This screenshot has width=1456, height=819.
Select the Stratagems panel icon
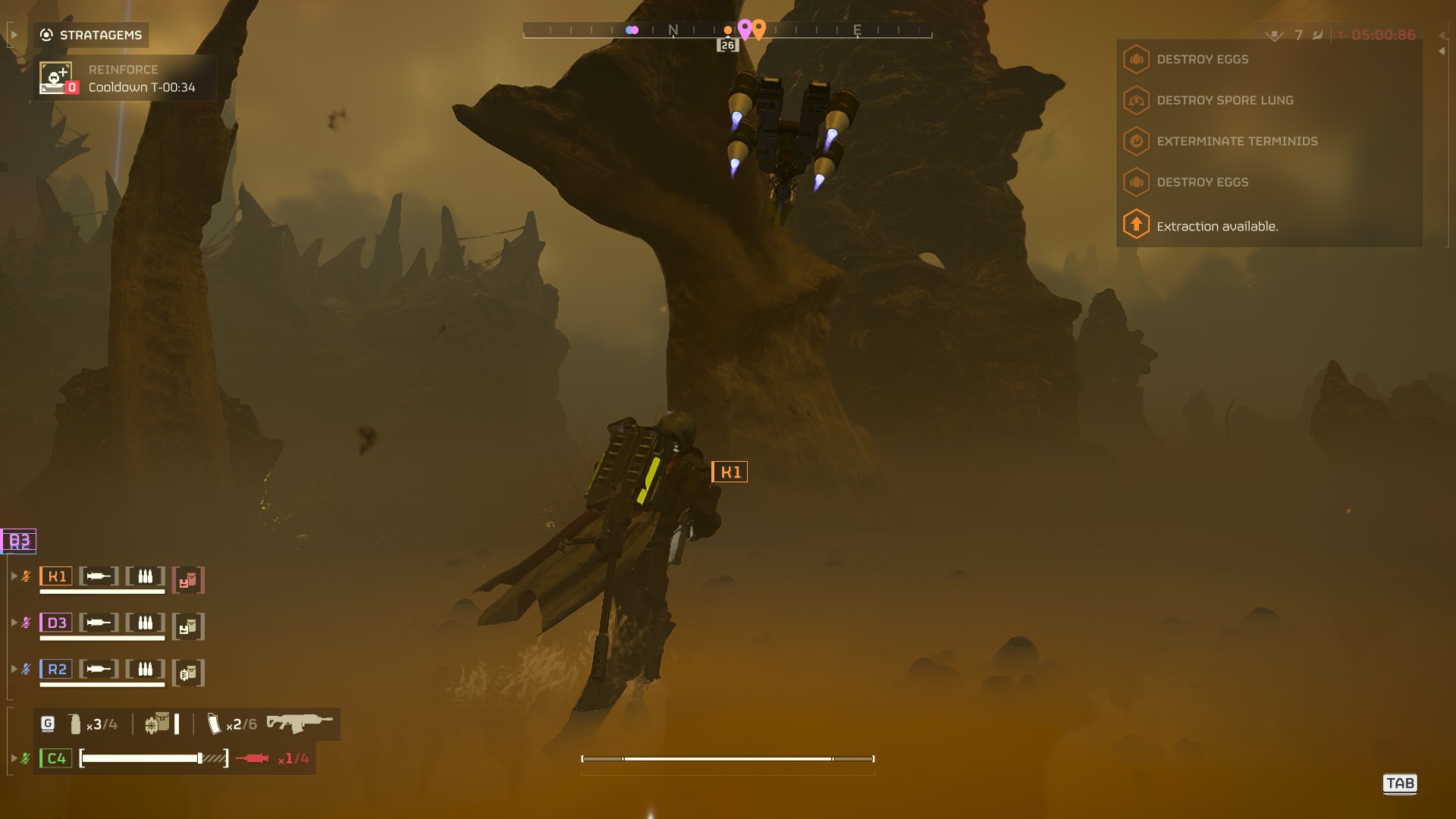(45, 34)
